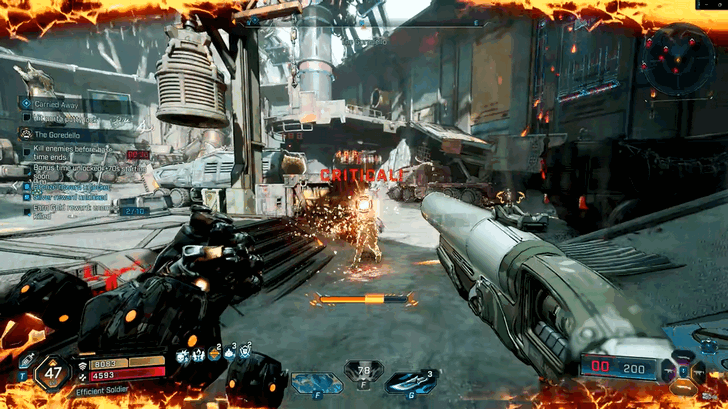Select the blue throwing knife ordnance slot
Screen dimensions: 728x409
[411, 381]
